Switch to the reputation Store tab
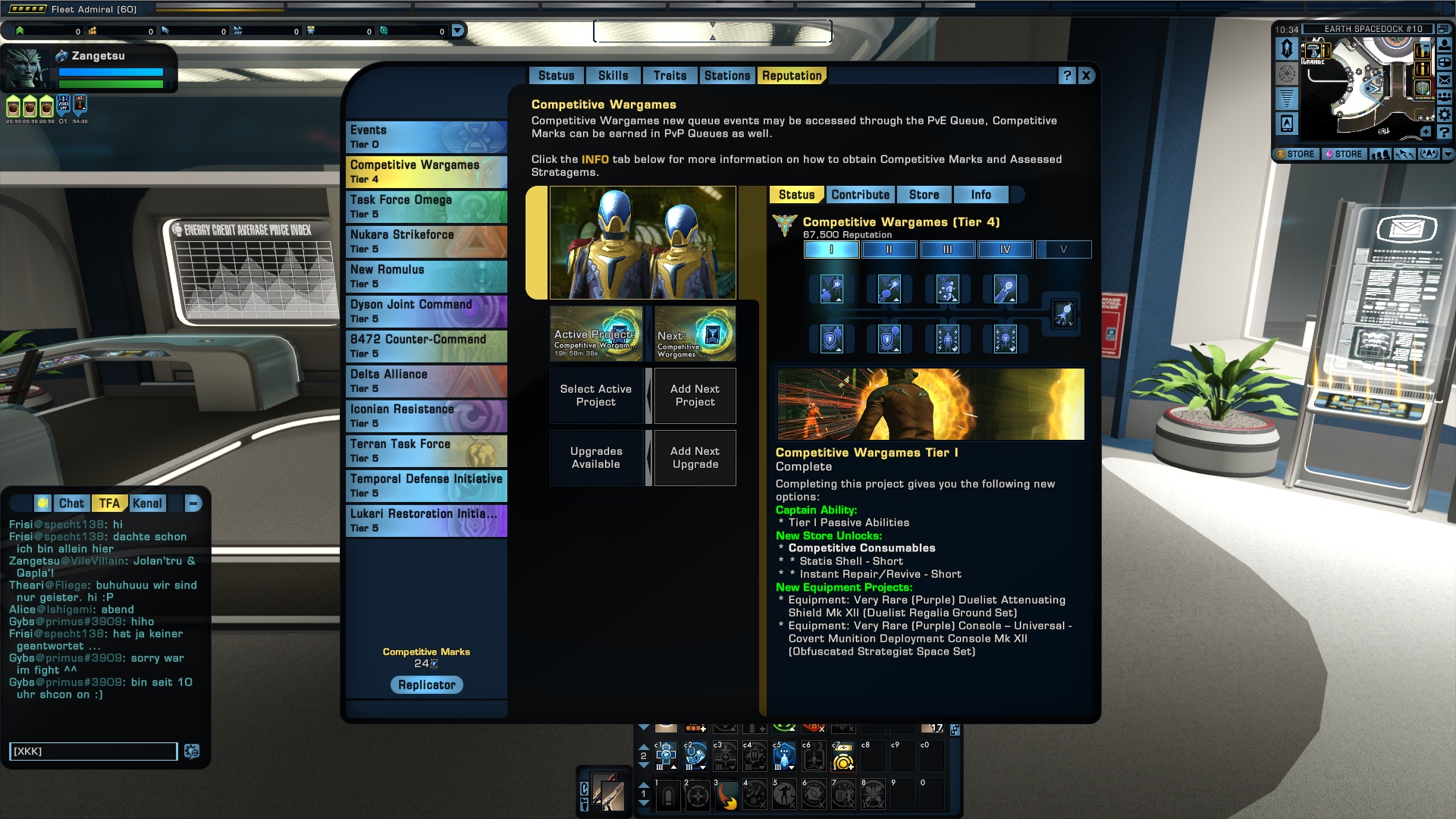 (924, 195)
